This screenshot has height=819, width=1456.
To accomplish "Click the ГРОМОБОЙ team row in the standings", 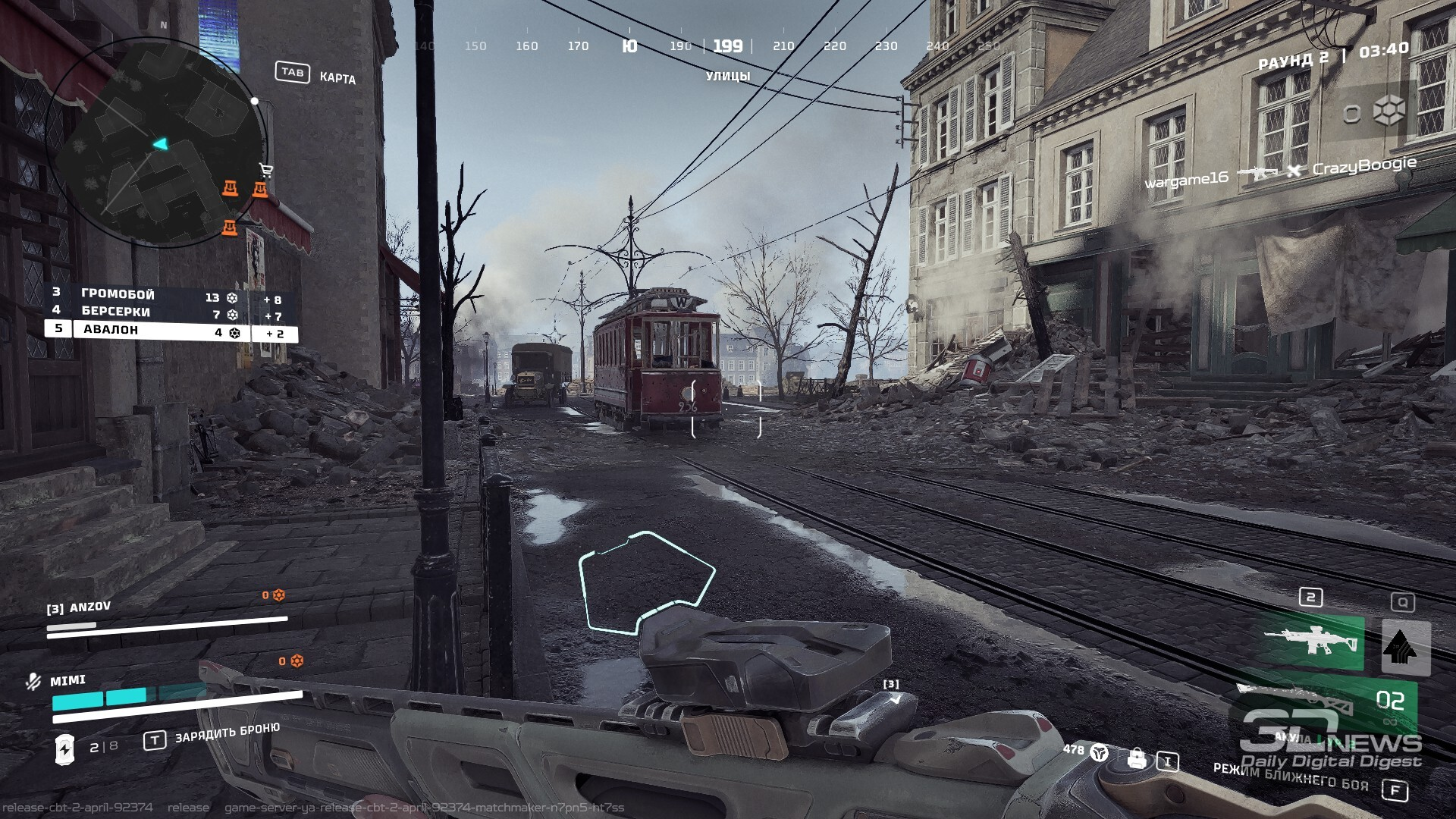I will point(171,296).
